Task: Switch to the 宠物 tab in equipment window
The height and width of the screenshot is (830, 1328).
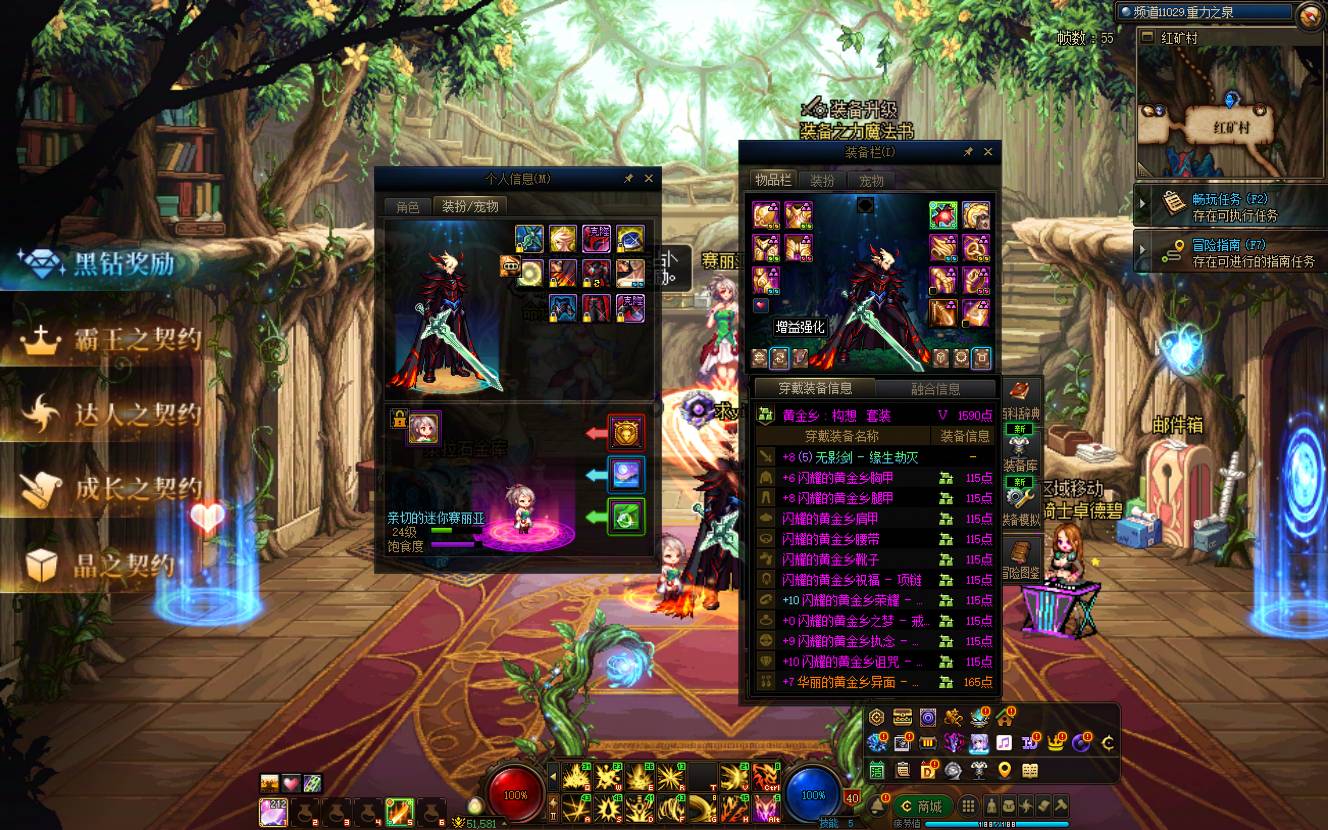Action: [871, 181]
